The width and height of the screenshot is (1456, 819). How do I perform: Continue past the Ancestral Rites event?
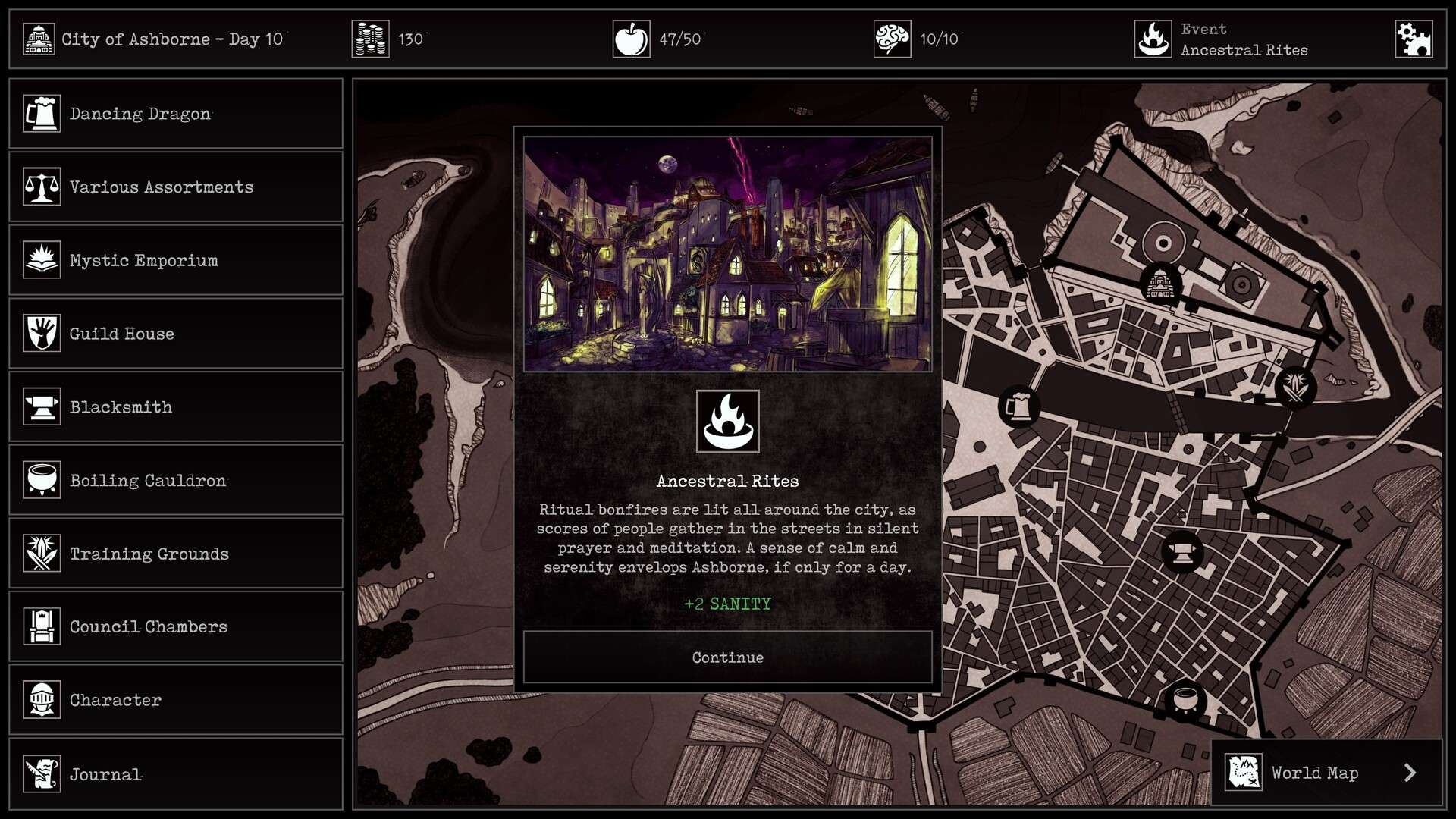point(727,657)
